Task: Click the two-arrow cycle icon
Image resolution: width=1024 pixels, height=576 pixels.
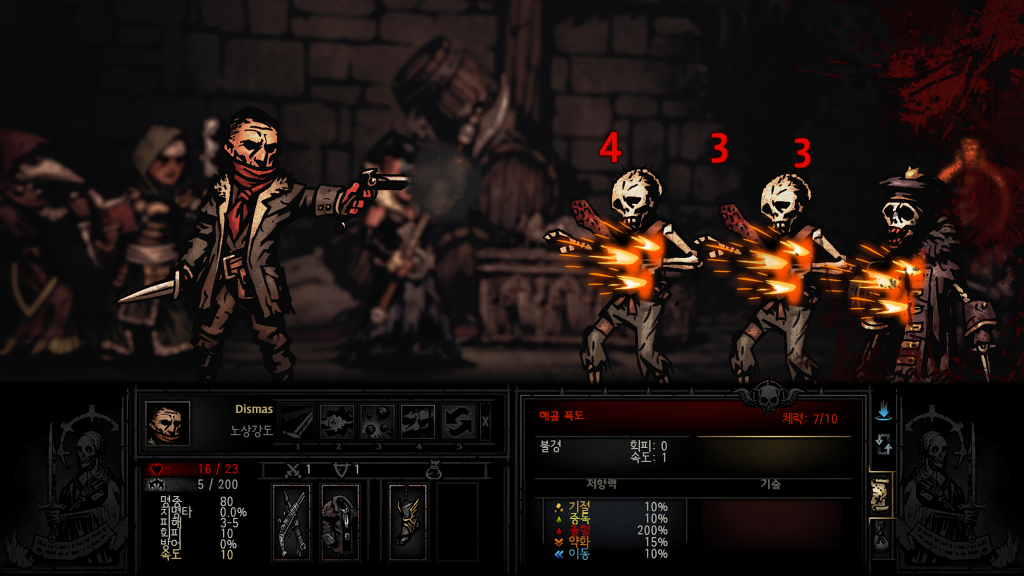Action: pyautogui.click(x=883, y=445)
